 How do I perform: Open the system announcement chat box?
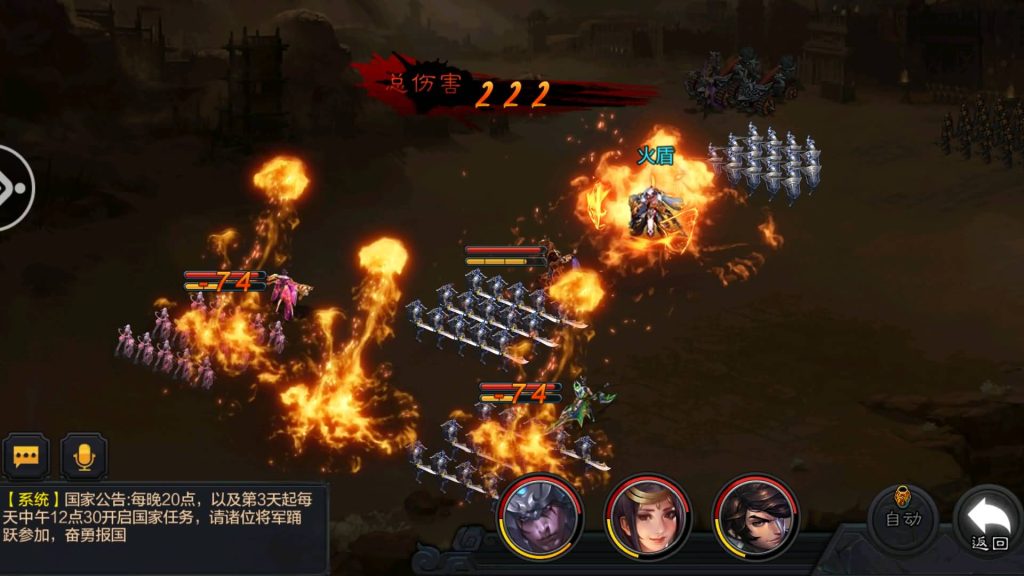point(160,516)
